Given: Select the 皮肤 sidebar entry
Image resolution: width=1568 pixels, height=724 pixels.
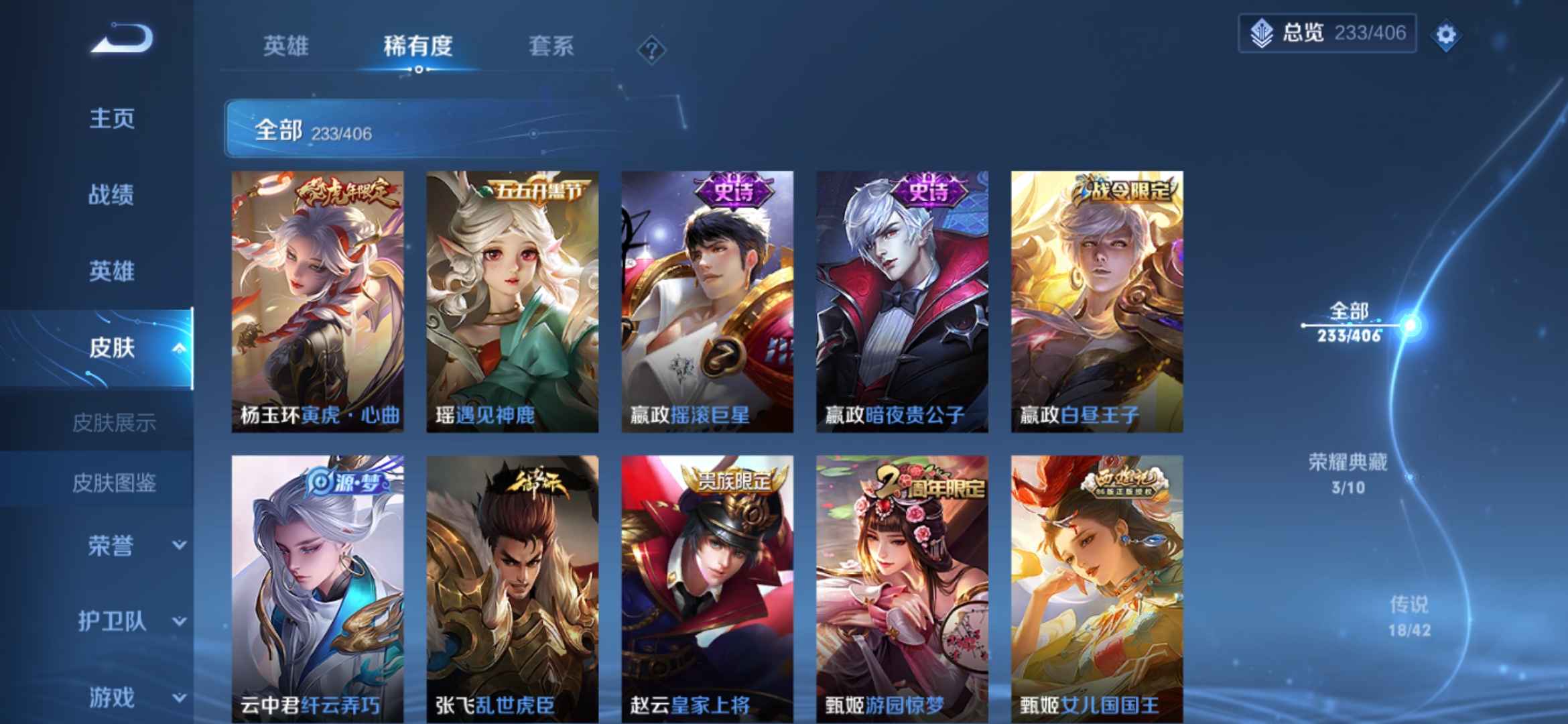Looking at the screenshot, I should (113, 349).
